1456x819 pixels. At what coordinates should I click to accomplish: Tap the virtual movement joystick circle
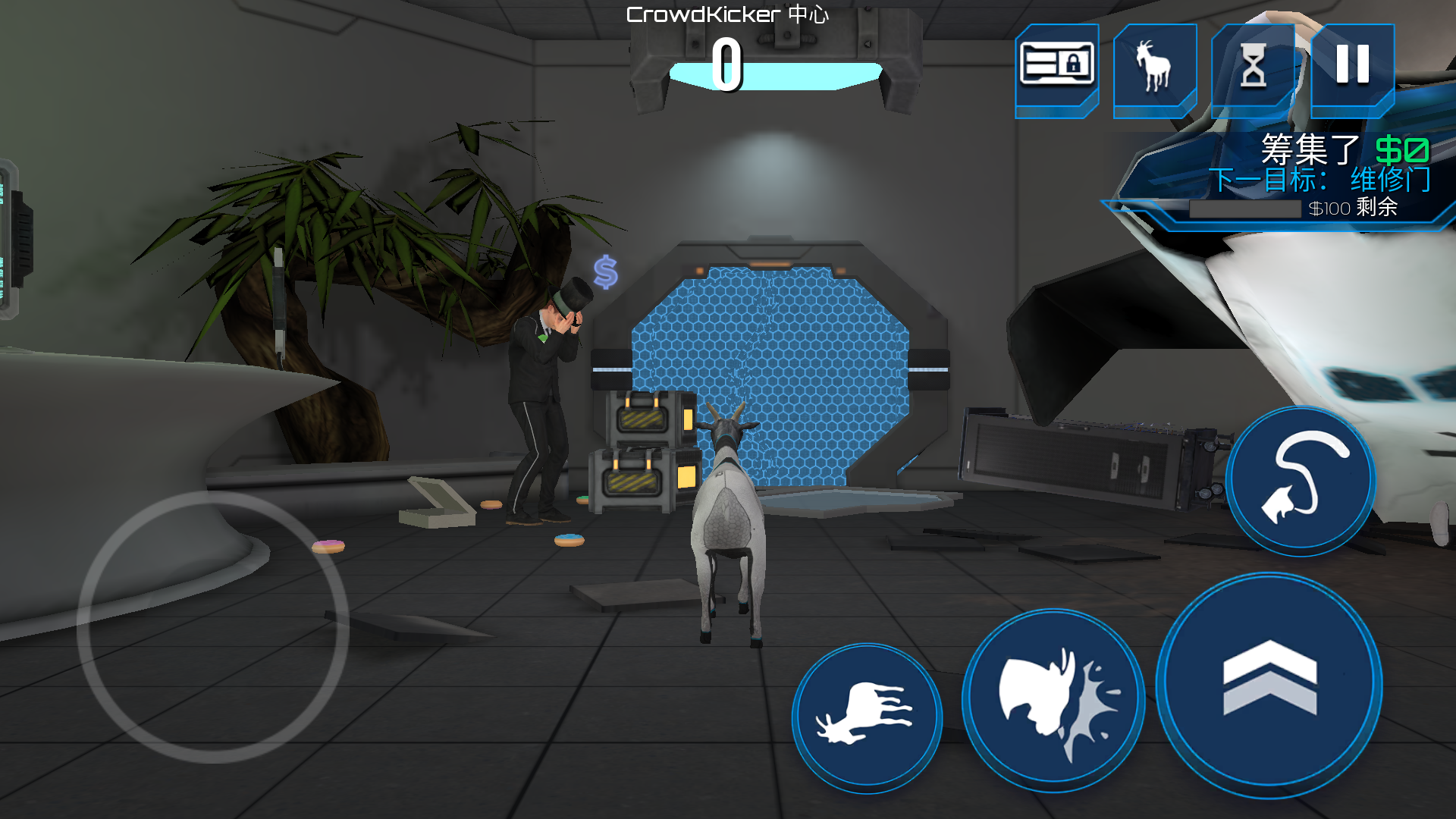point(213,626)
